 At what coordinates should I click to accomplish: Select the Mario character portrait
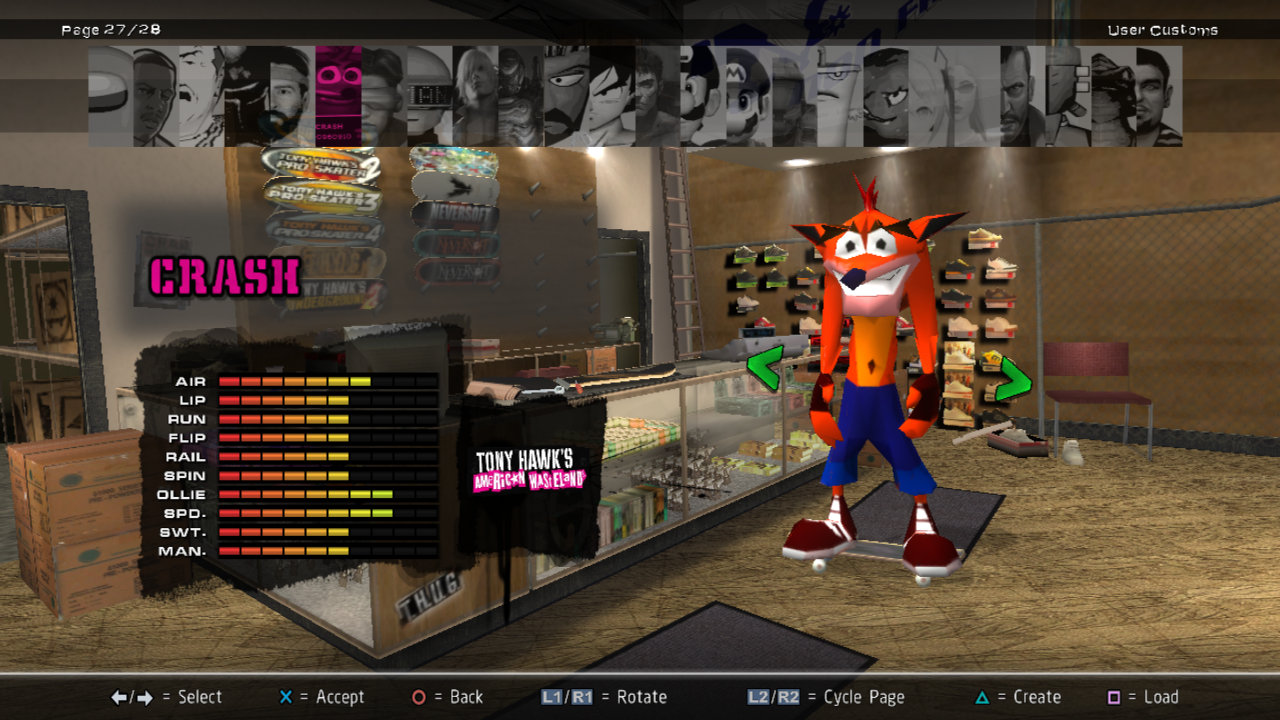pyautogui.click(x=748, y=96)
